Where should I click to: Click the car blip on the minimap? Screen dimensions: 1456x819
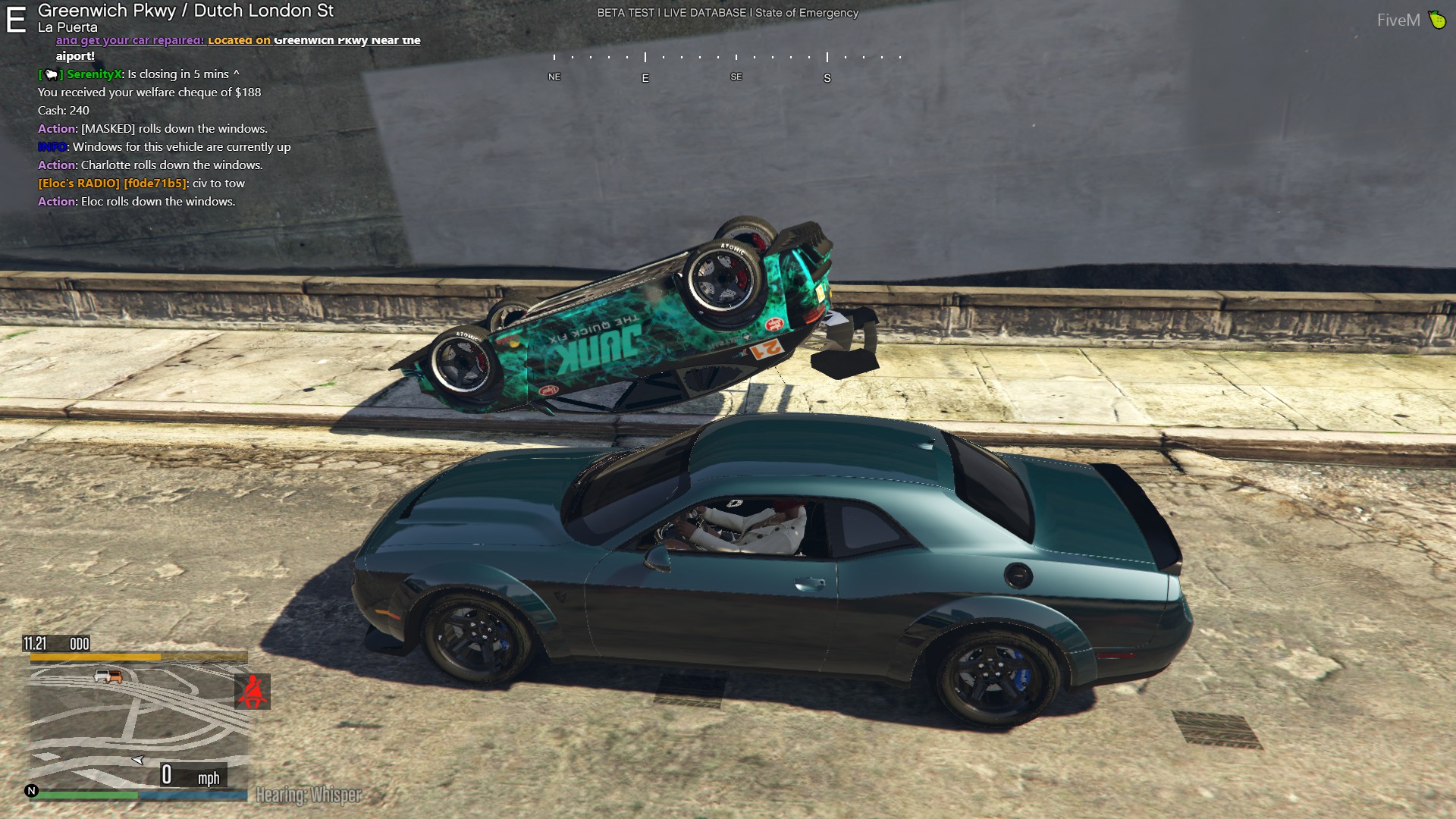point(108,676)
